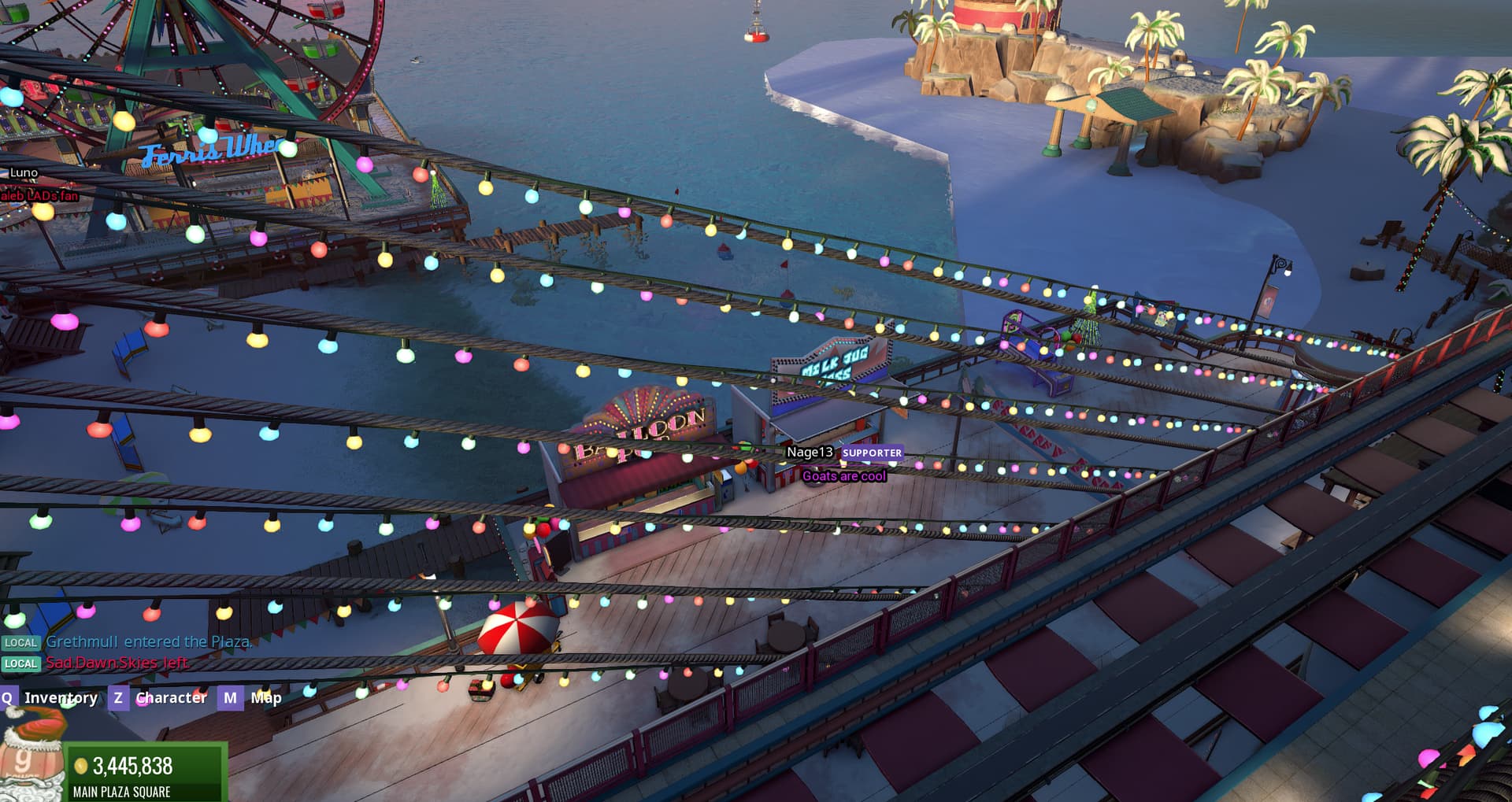Open the Inventory from the HUD bar
Image resolution: width=1512 pixels, height=802 pixels.
point(60,698)
